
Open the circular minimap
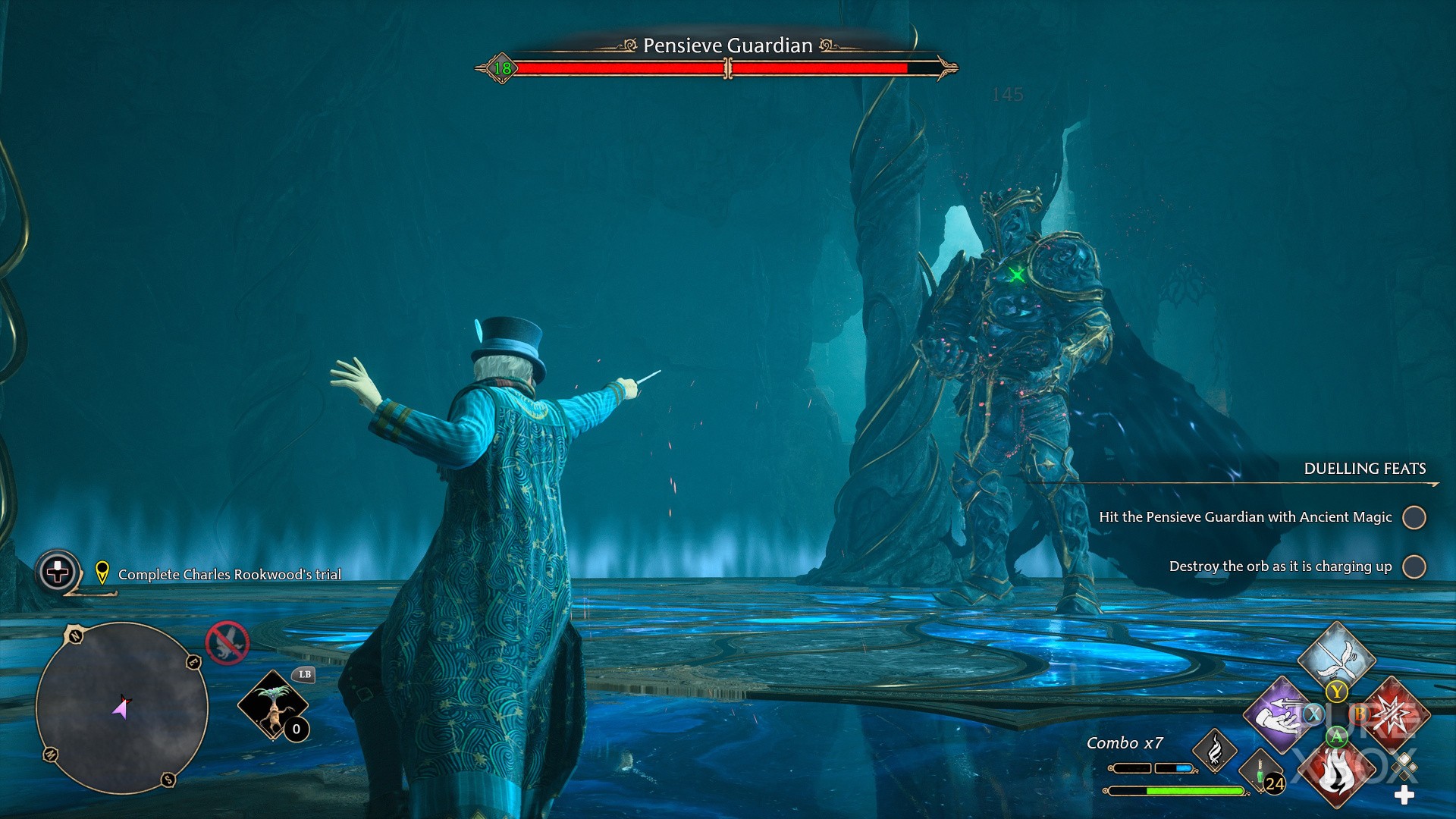[122, 708]
